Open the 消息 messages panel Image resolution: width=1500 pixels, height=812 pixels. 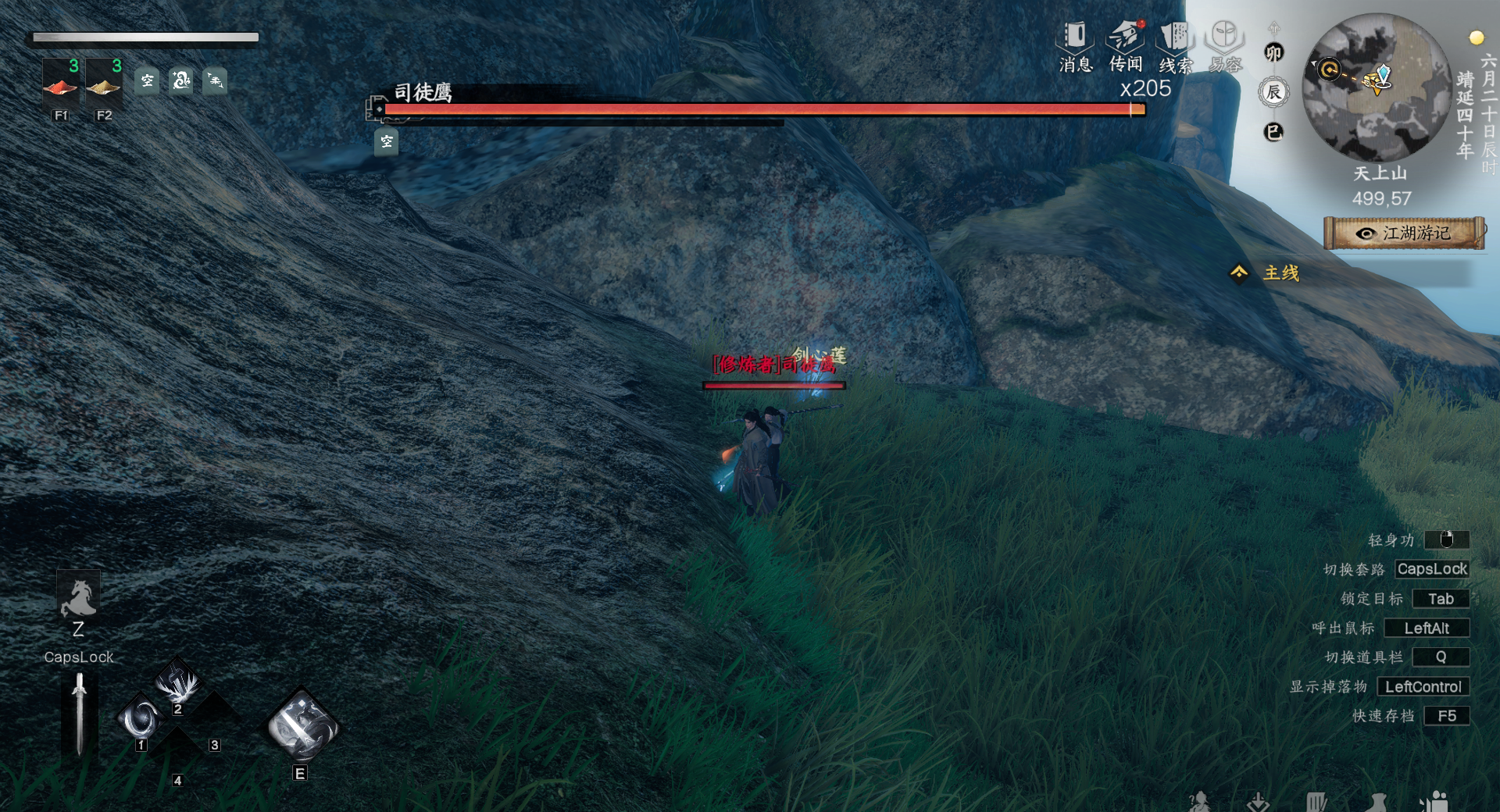pyautogui.click(x=1075, y=46)
